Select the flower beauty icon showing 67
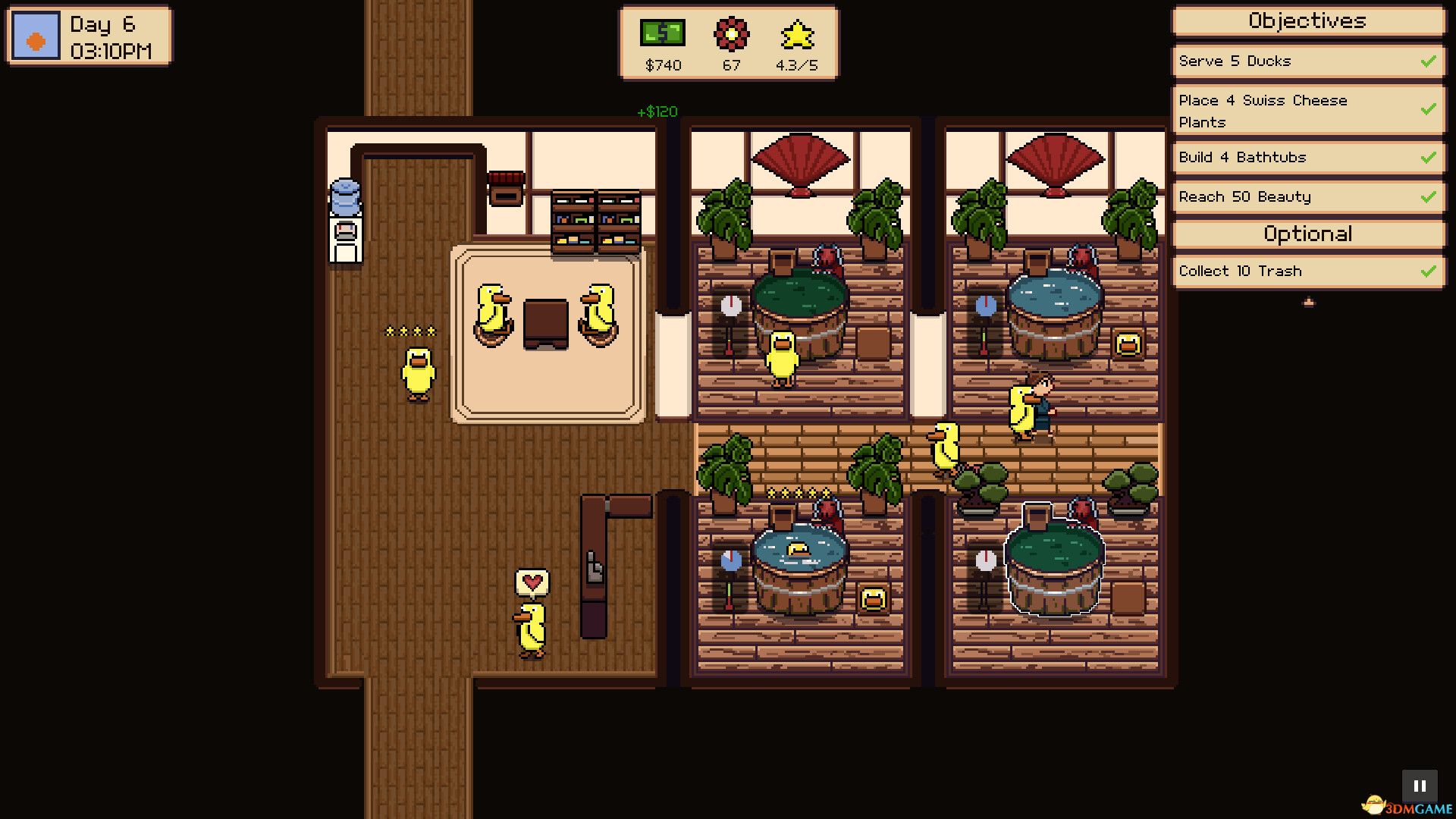 click(x=730, y=34)
